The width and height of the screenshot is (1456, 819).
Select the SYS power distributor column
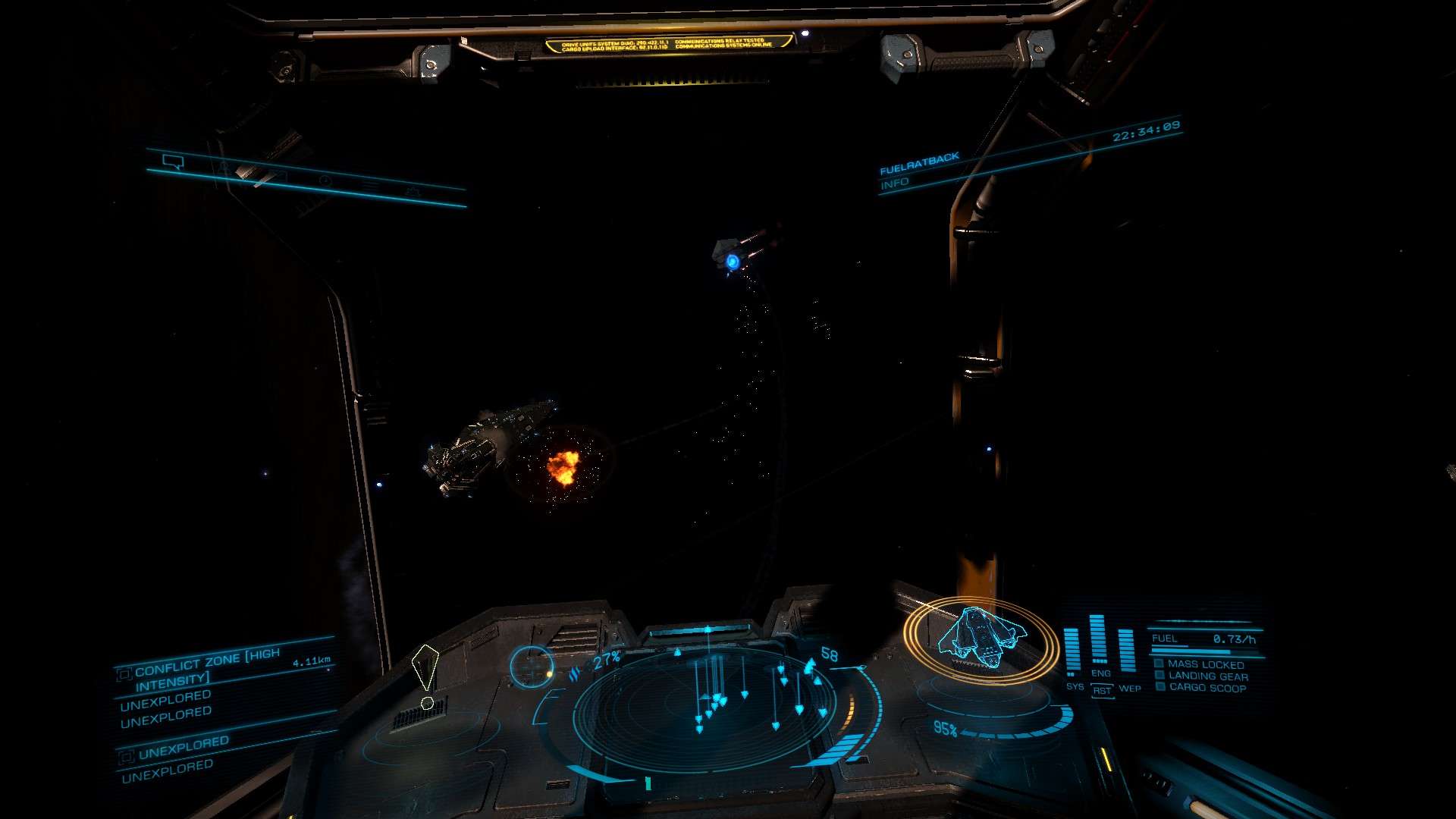tap(1072, 652)
